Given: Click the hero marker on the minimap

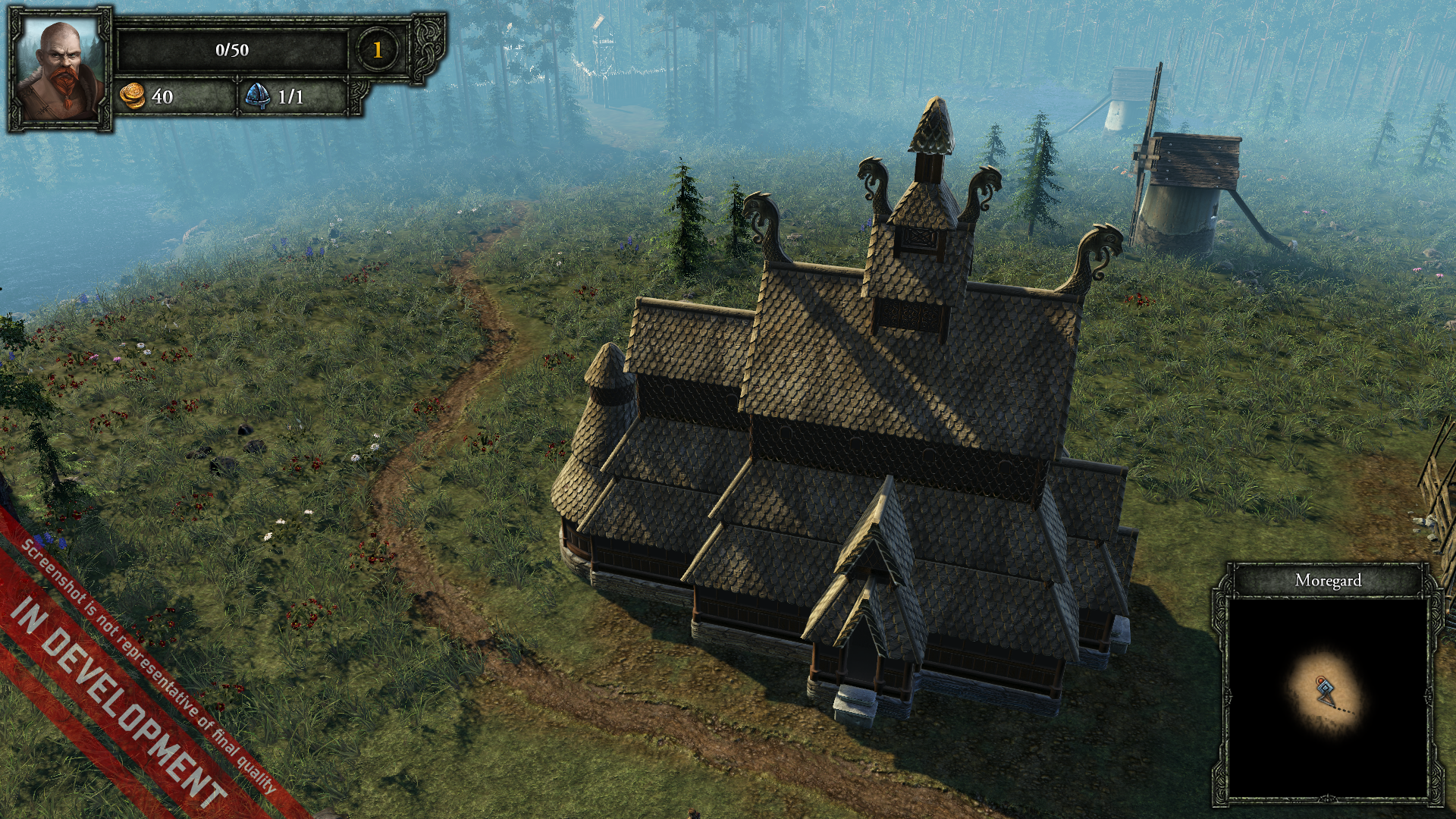Looking at the screenshot, I should coord(1325,689).
